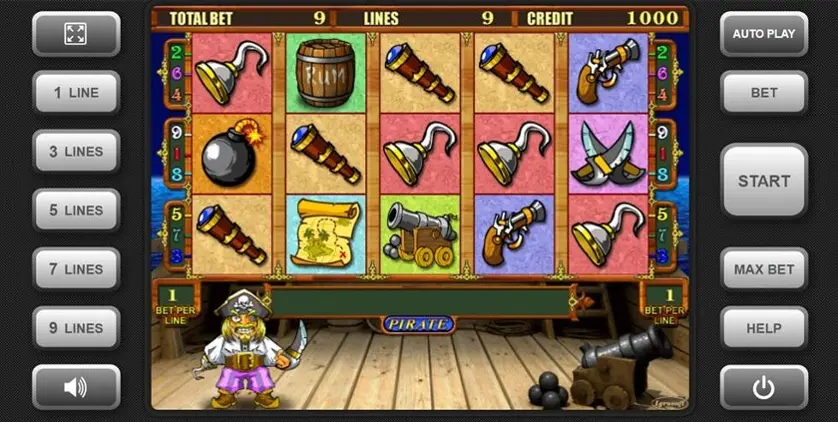This screenshot has width=838, height=422.
Task: Exit the game with the power button
Action: pyautogui.click(x=764, y=387)
